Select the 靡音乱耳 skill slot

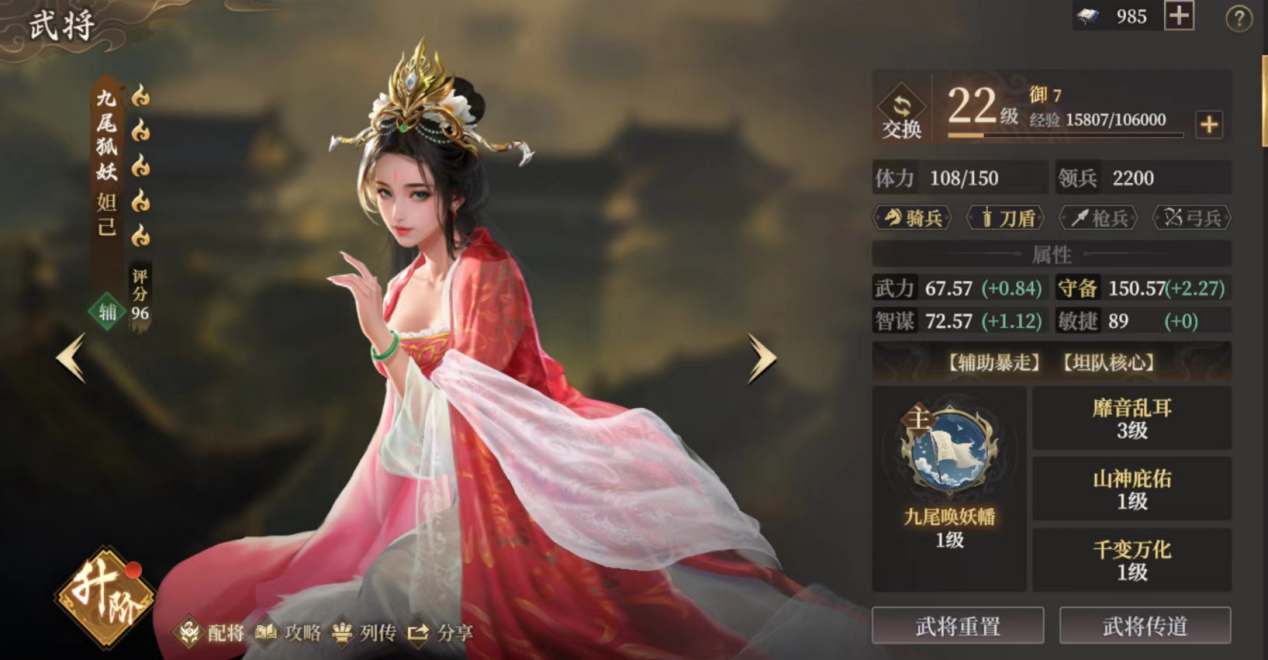(x=1132, y=418)
